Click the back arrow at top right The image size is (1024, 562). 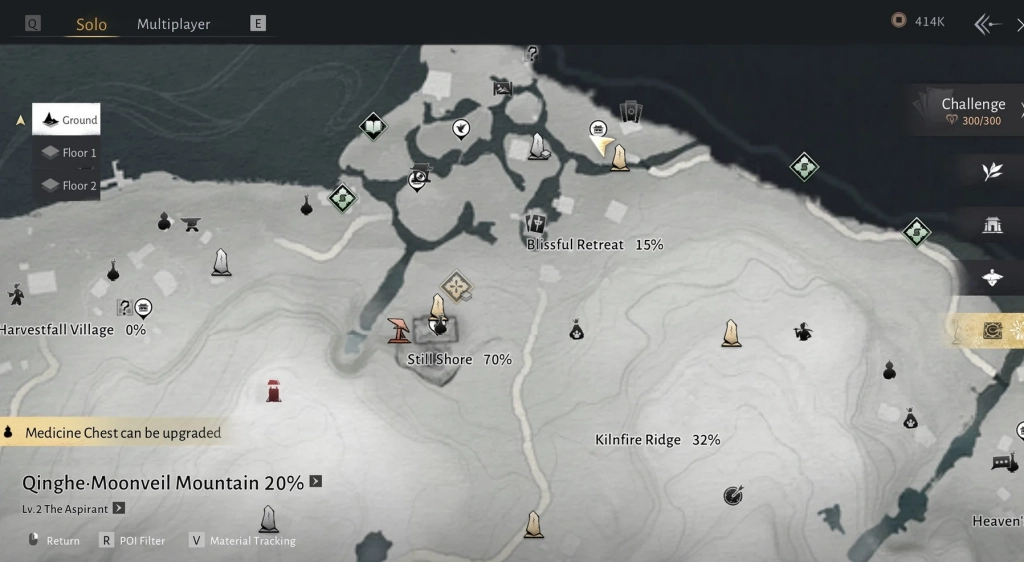988,24
